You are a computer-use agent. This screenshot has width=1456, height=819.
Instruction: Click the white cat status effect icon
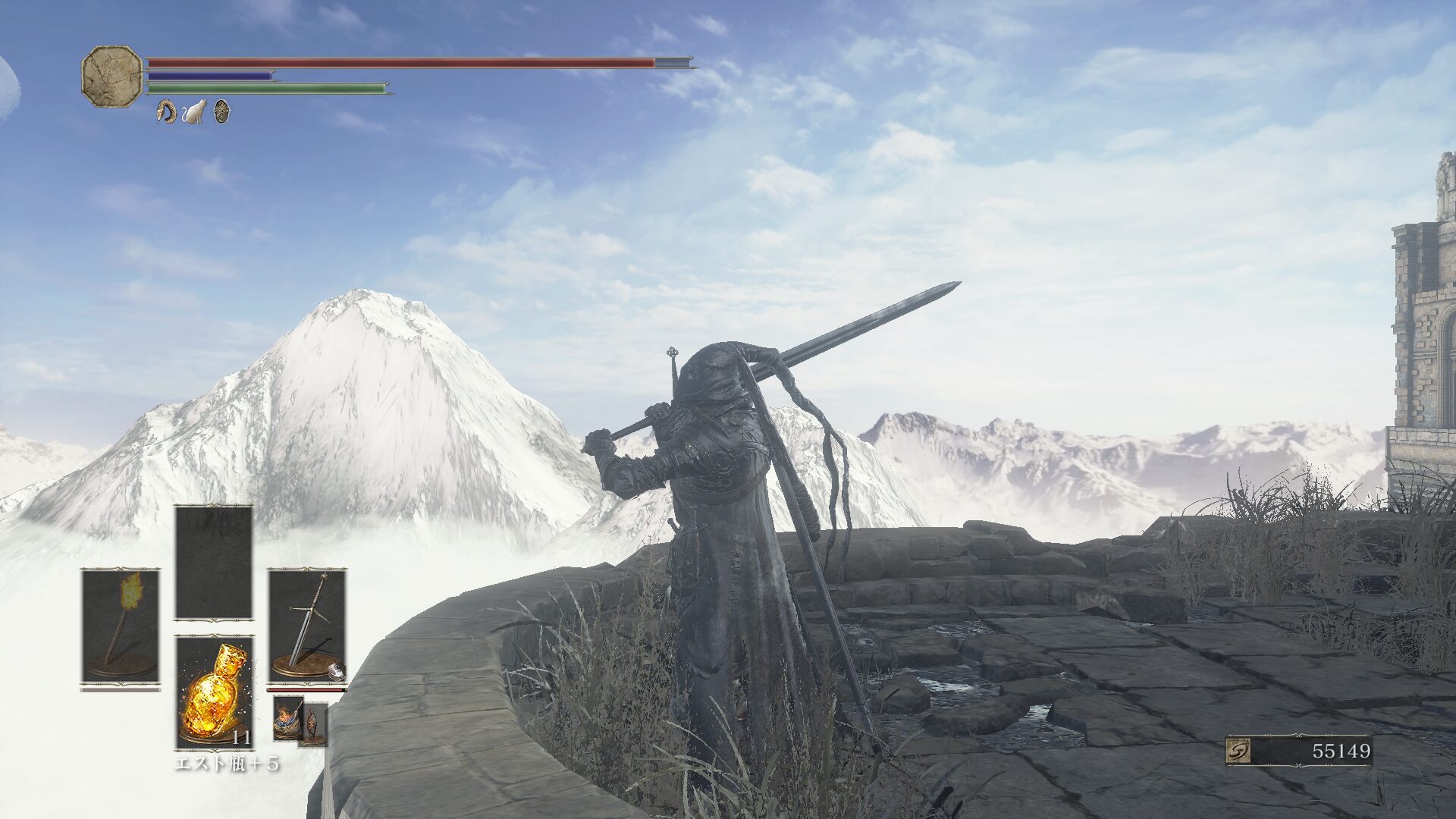(194, 112)
